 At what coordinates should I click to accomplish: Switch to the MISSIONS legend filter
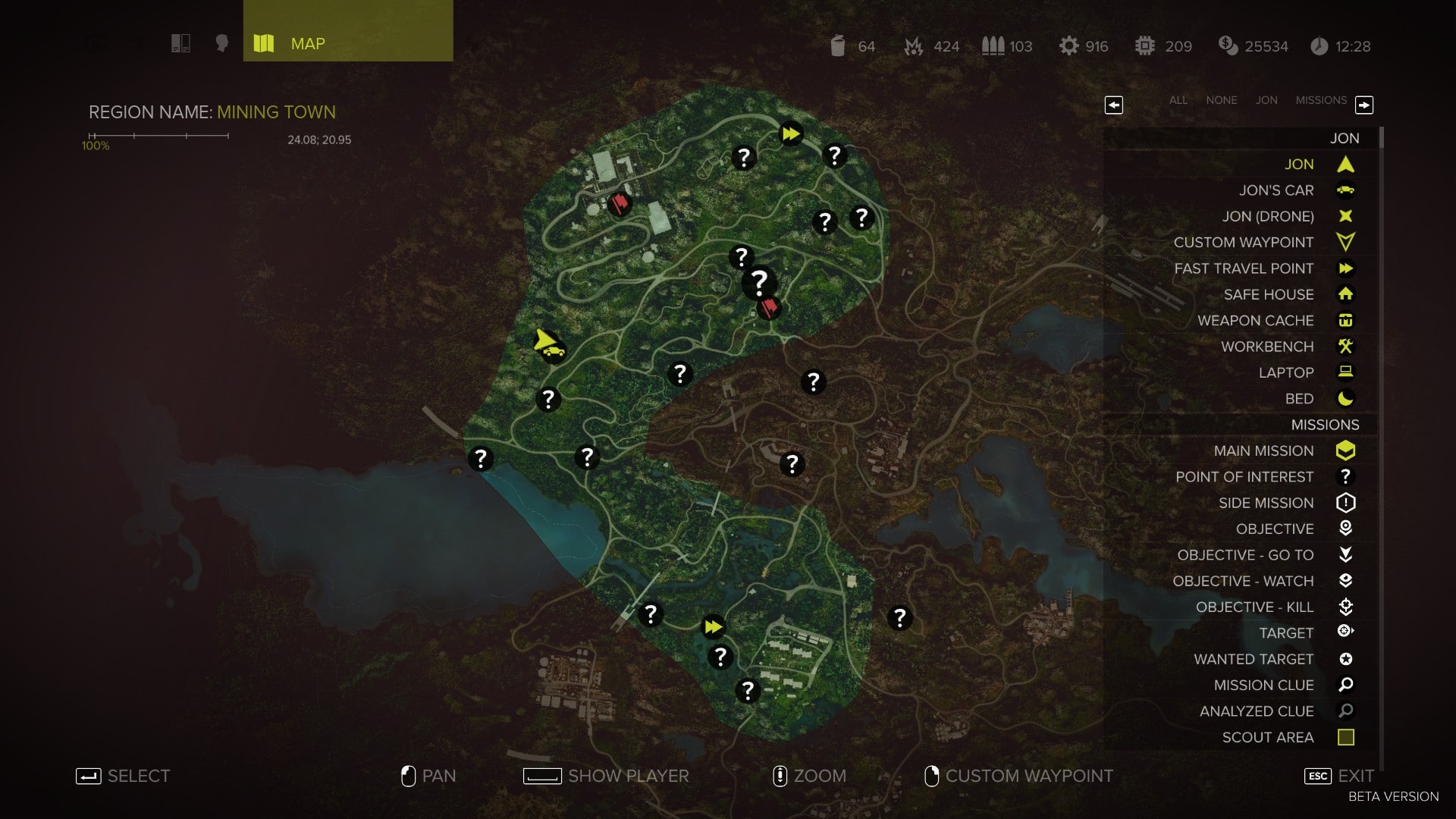[1320, 100]
